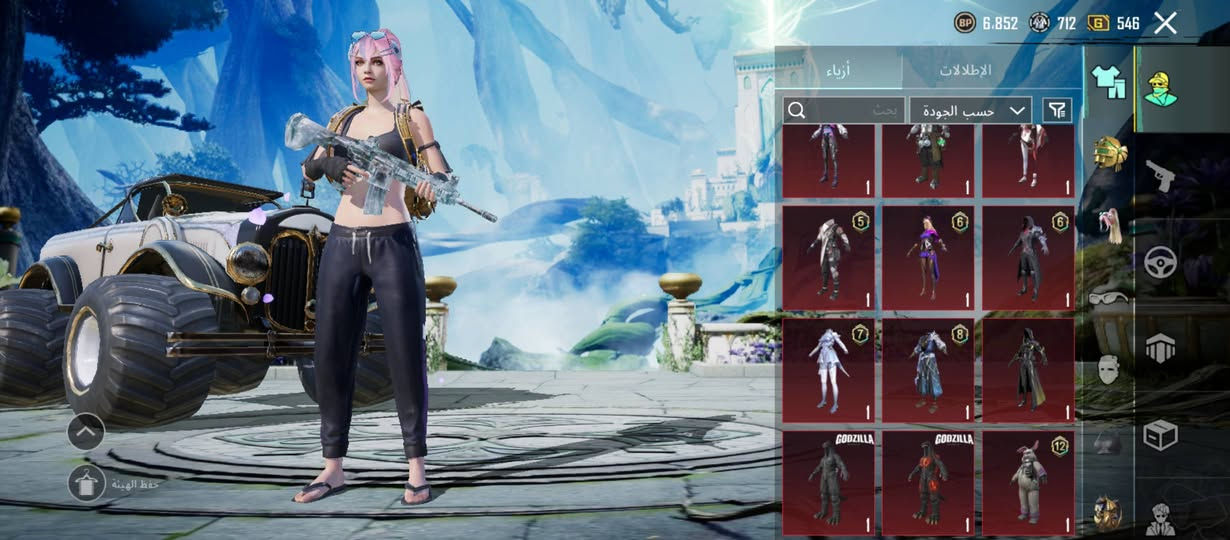Choose the black Godzilla outfit
The height and width of the screenshot is (540, 1230).
(x=828, y=482)
